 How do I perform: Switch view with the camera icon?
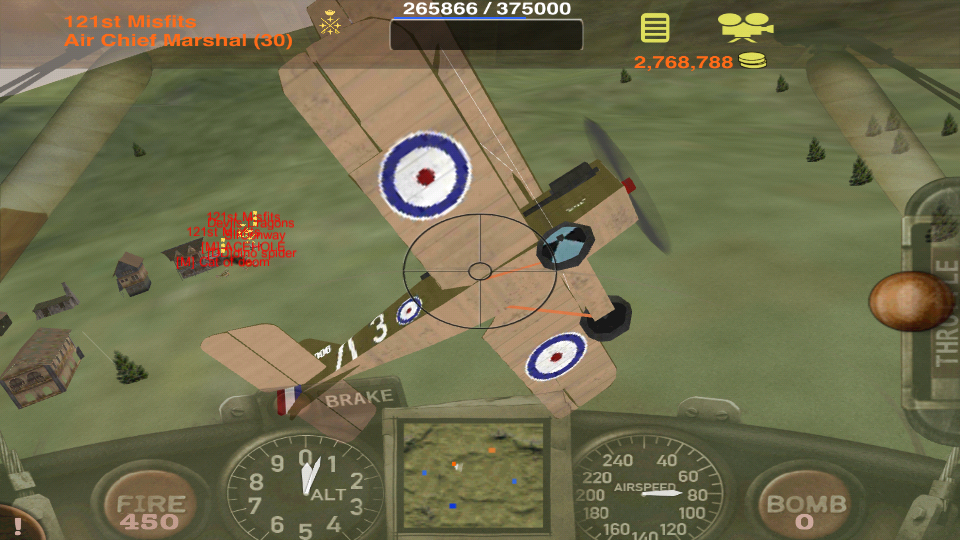(745, 27)
